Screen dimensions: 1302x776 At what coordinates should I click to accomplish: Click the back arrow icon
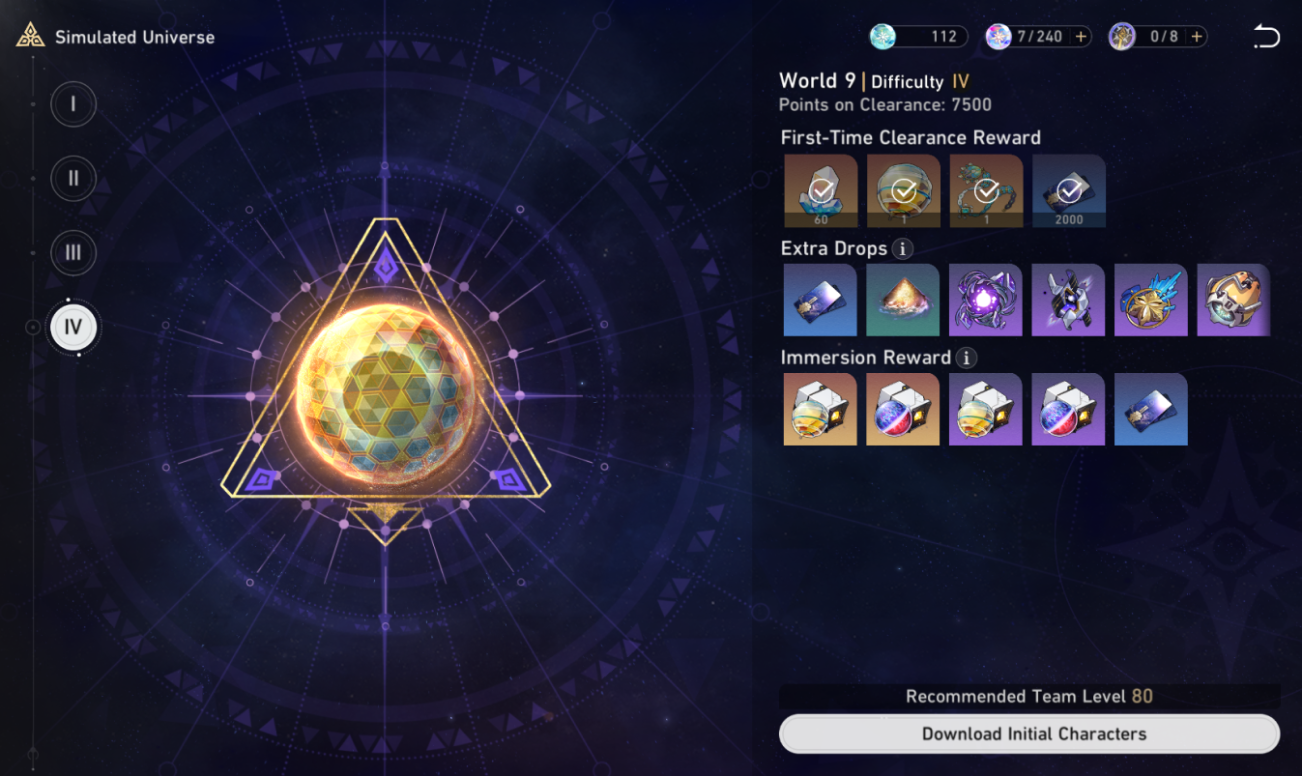[x=1266, y=35]
